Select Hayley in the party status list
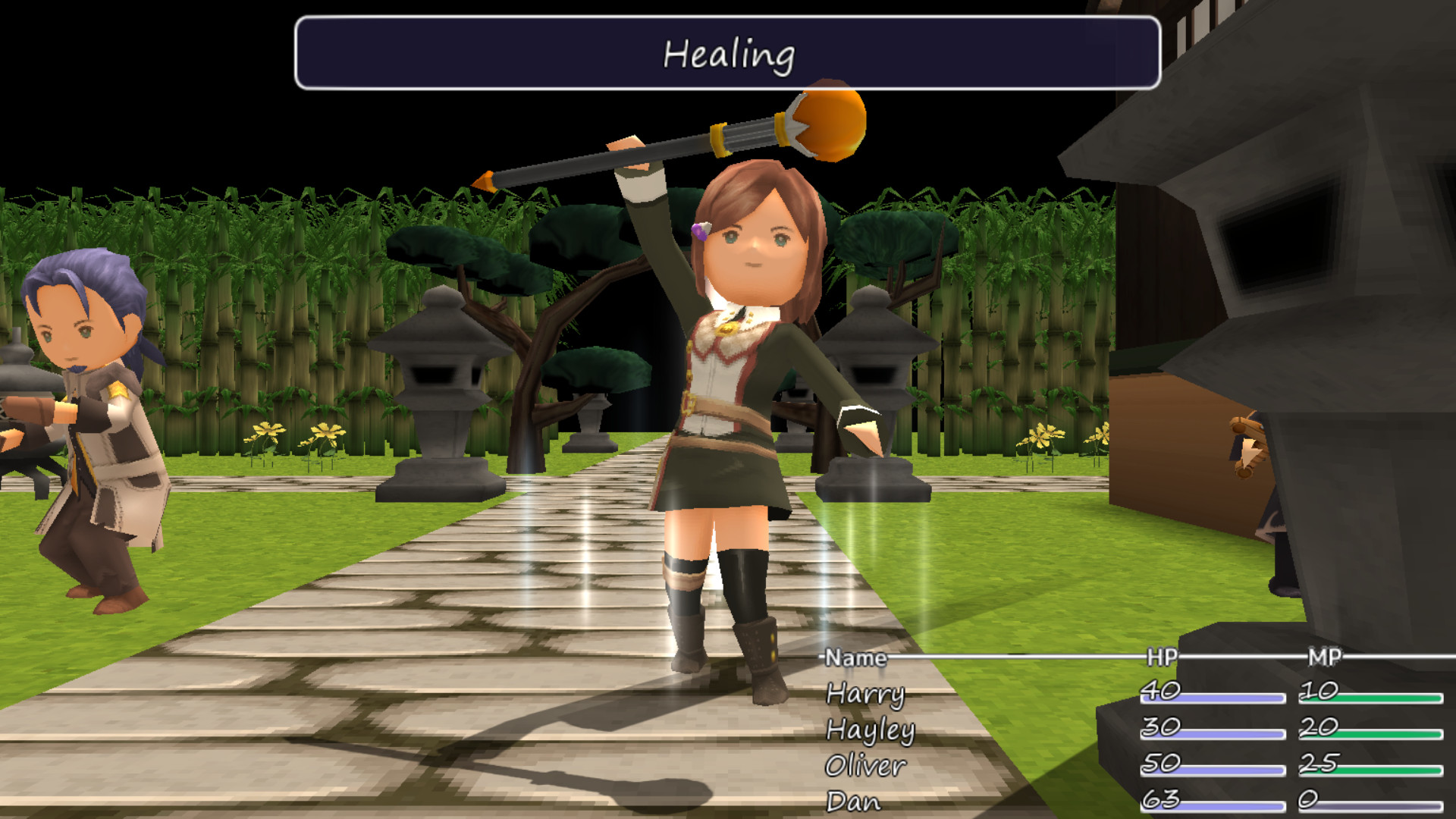Viewport: 1456px width, 819px height. (x=872, y=730)
